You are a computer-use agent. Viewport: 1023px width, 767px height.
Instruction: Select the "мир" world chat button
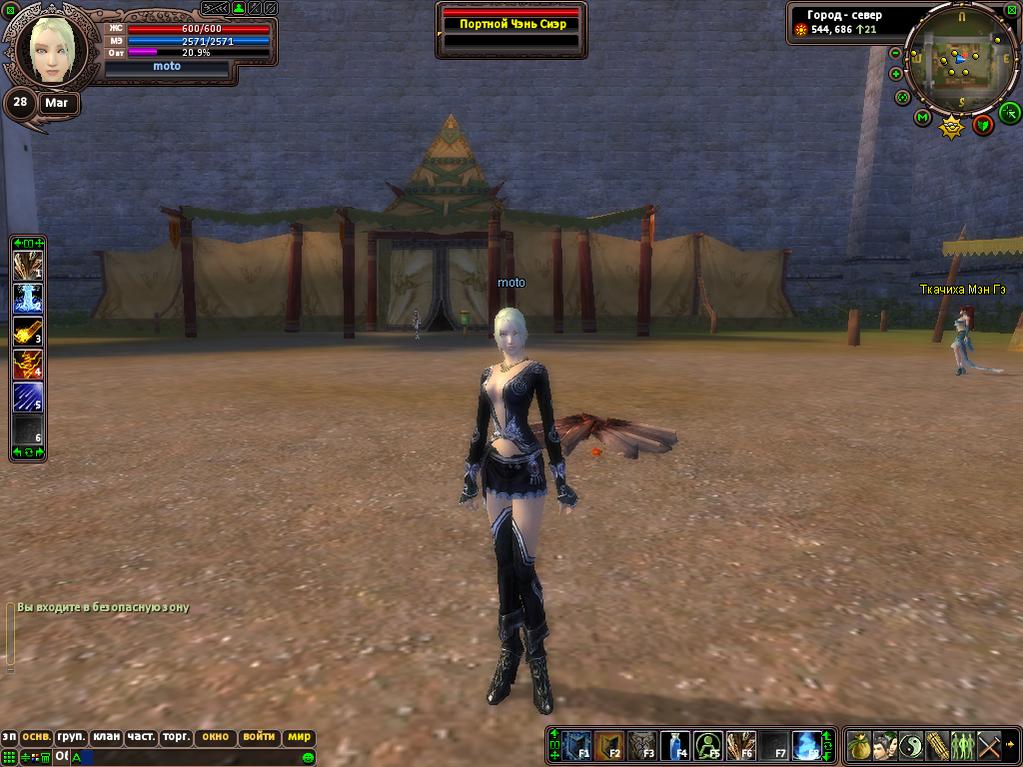[299, 737]
